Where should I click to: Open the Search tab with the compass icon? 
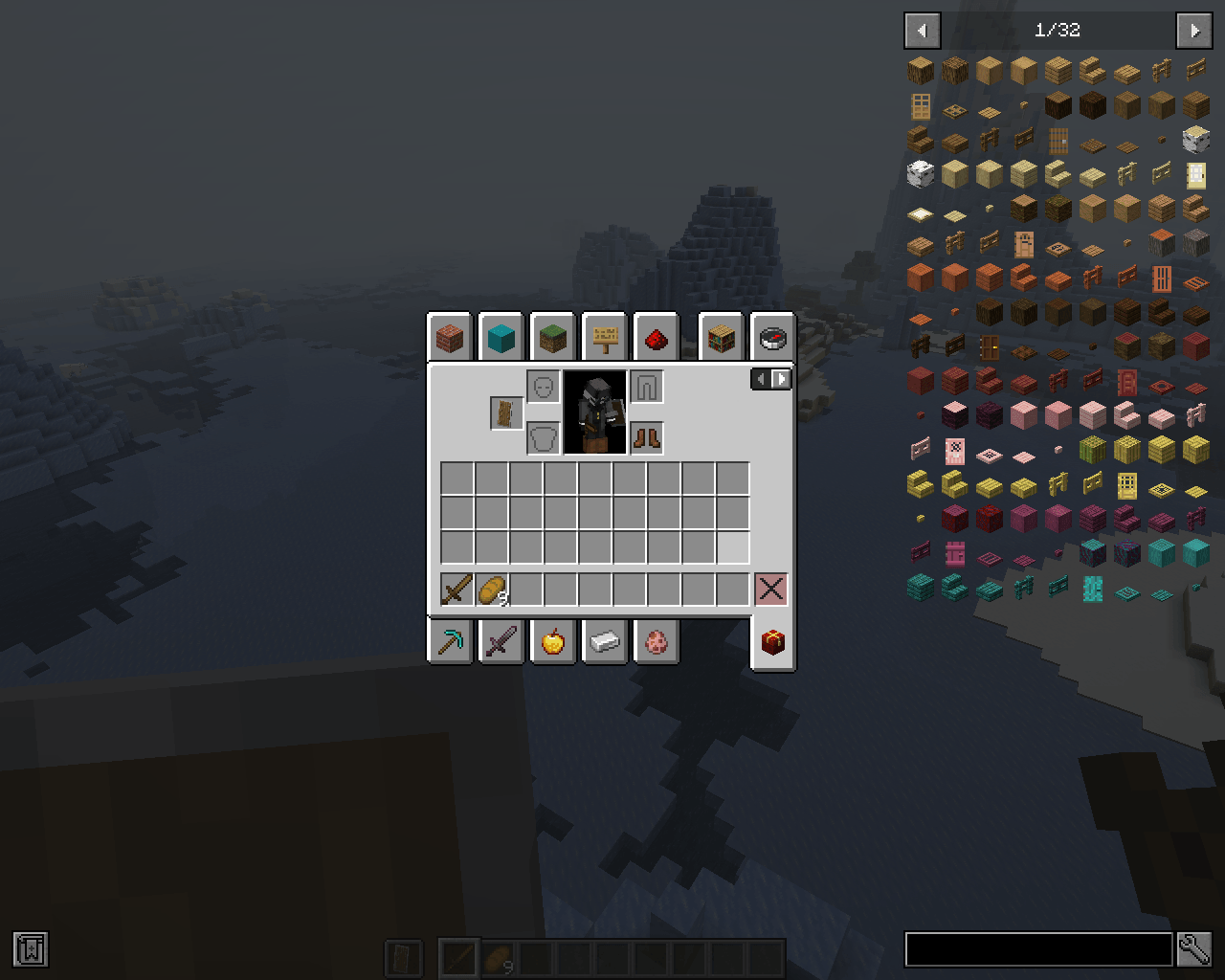[771, 337]
